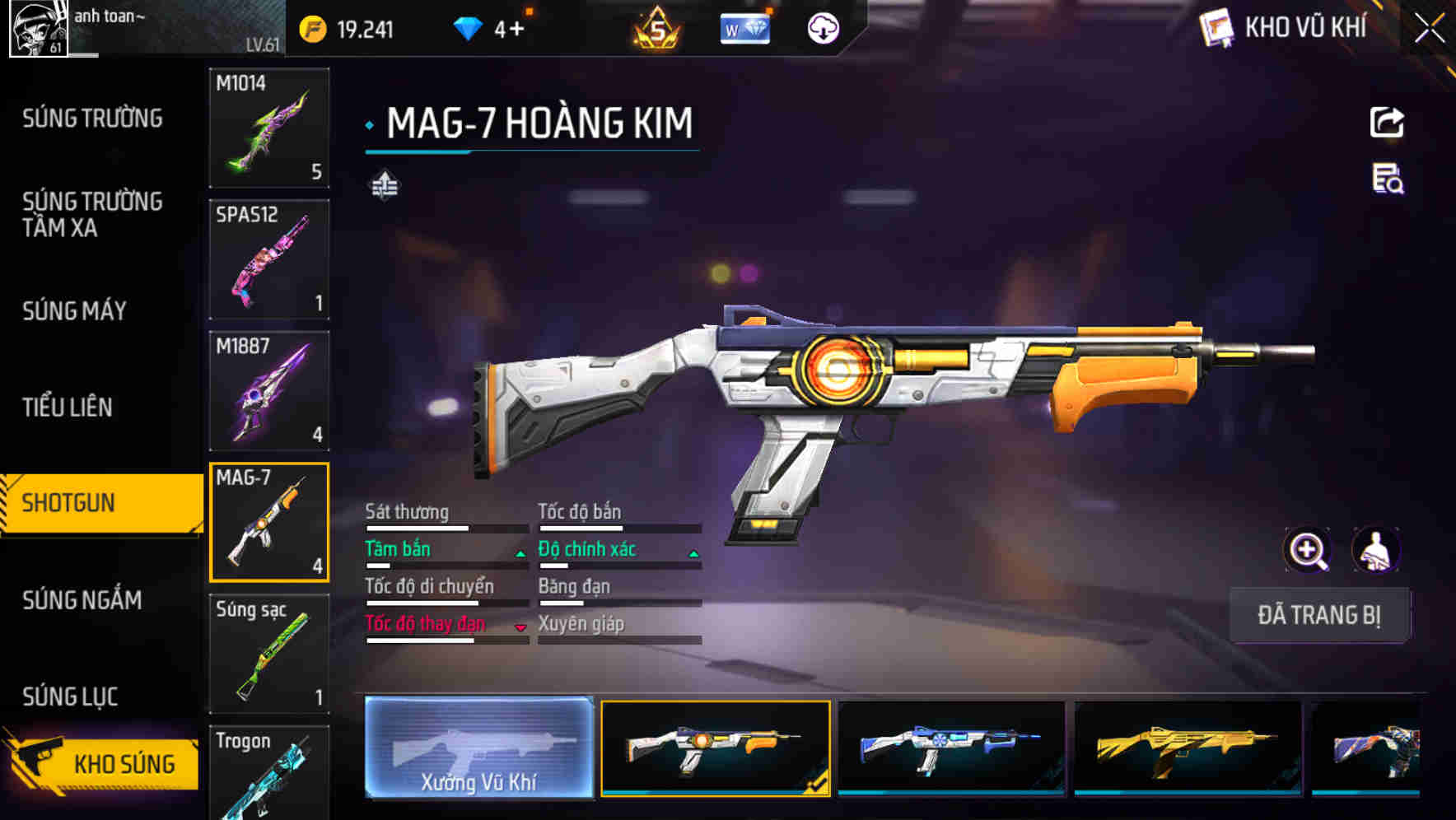Select the M1014 weapon tile
Image resolution: width=1456 pixels, height=820 pixels.
point(269,128)
